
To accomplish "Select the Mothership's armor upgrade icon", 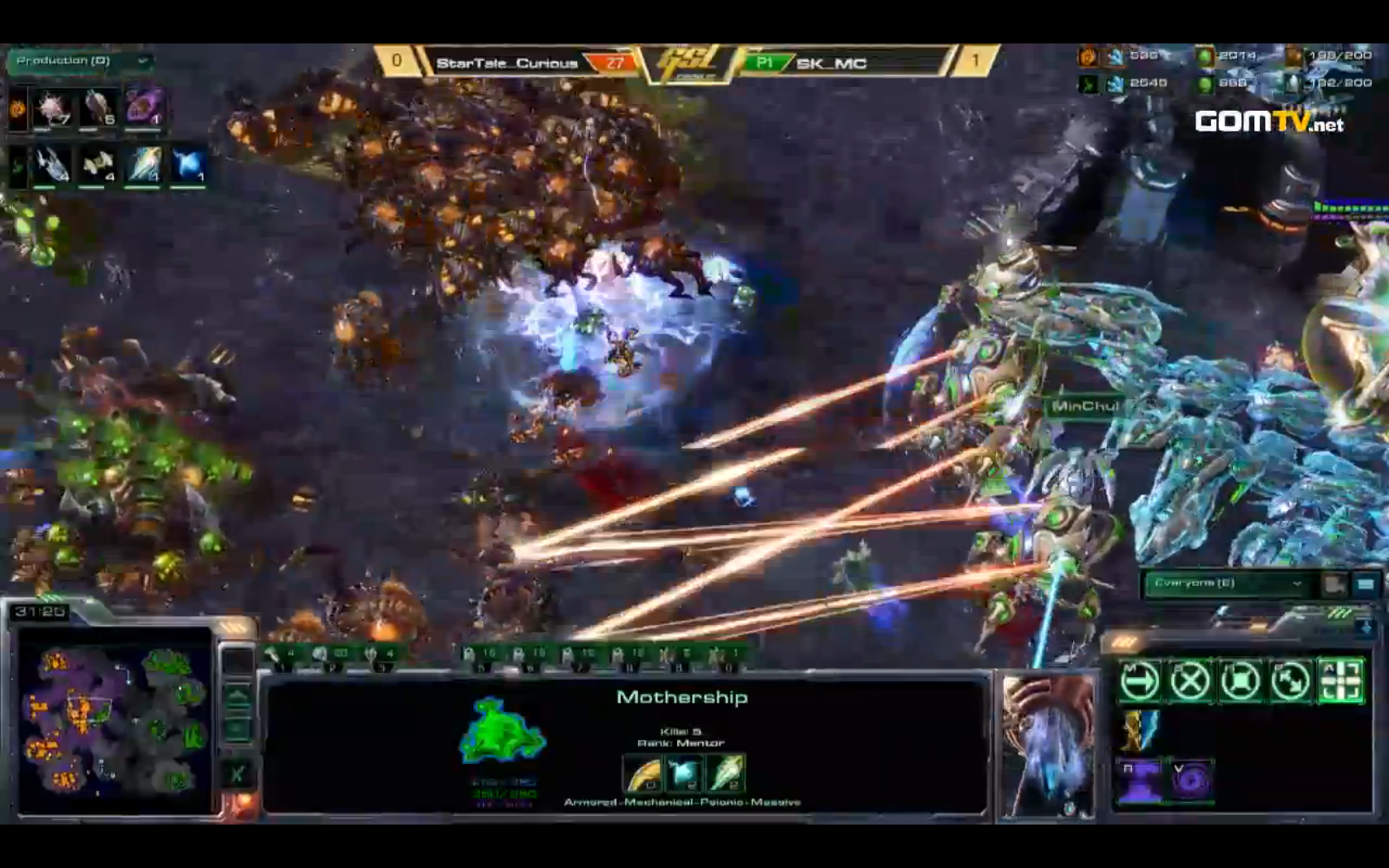I will click(684, 773).
